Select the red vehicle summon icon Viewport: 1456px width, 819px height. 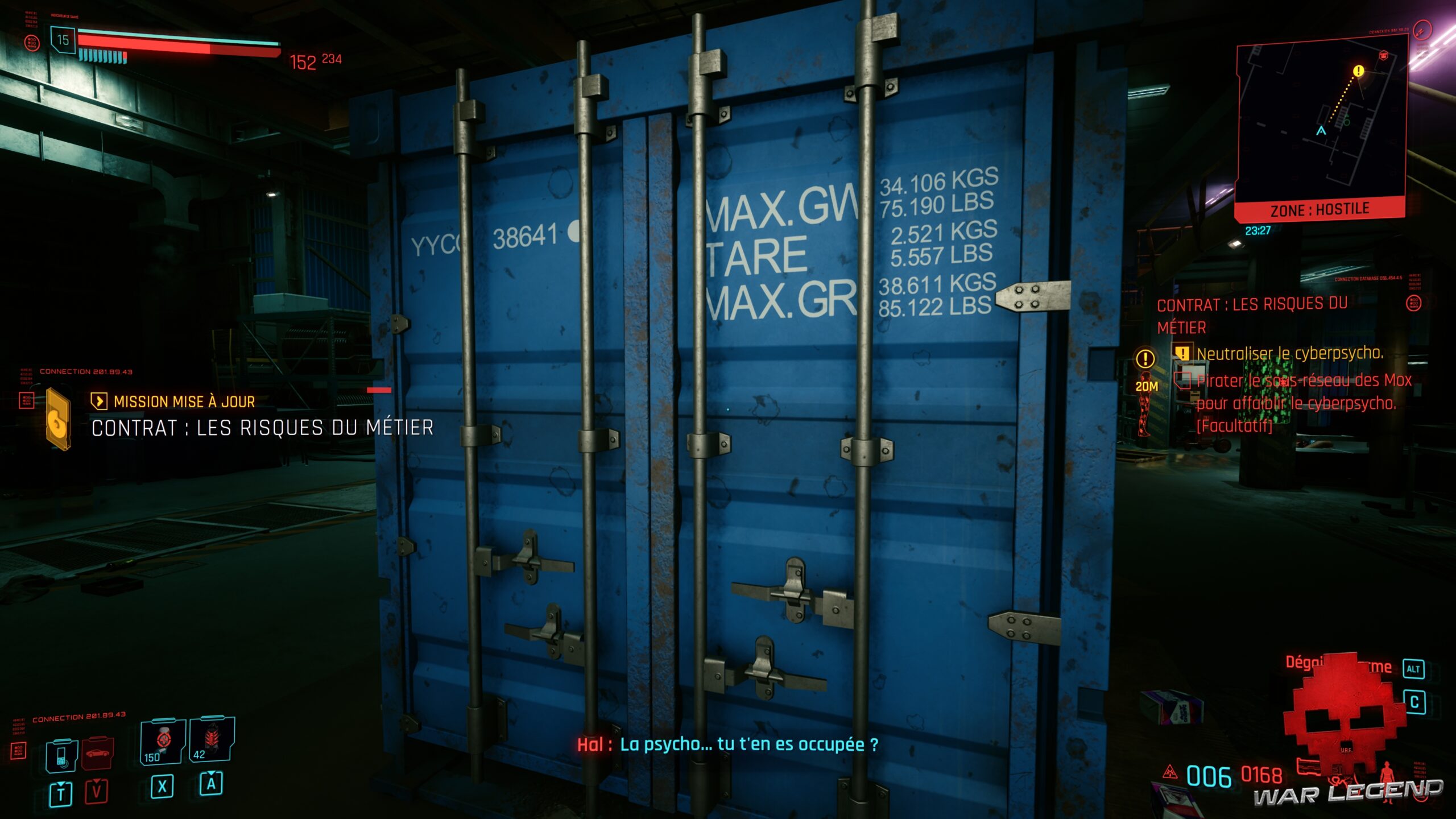tap(97, 752)
